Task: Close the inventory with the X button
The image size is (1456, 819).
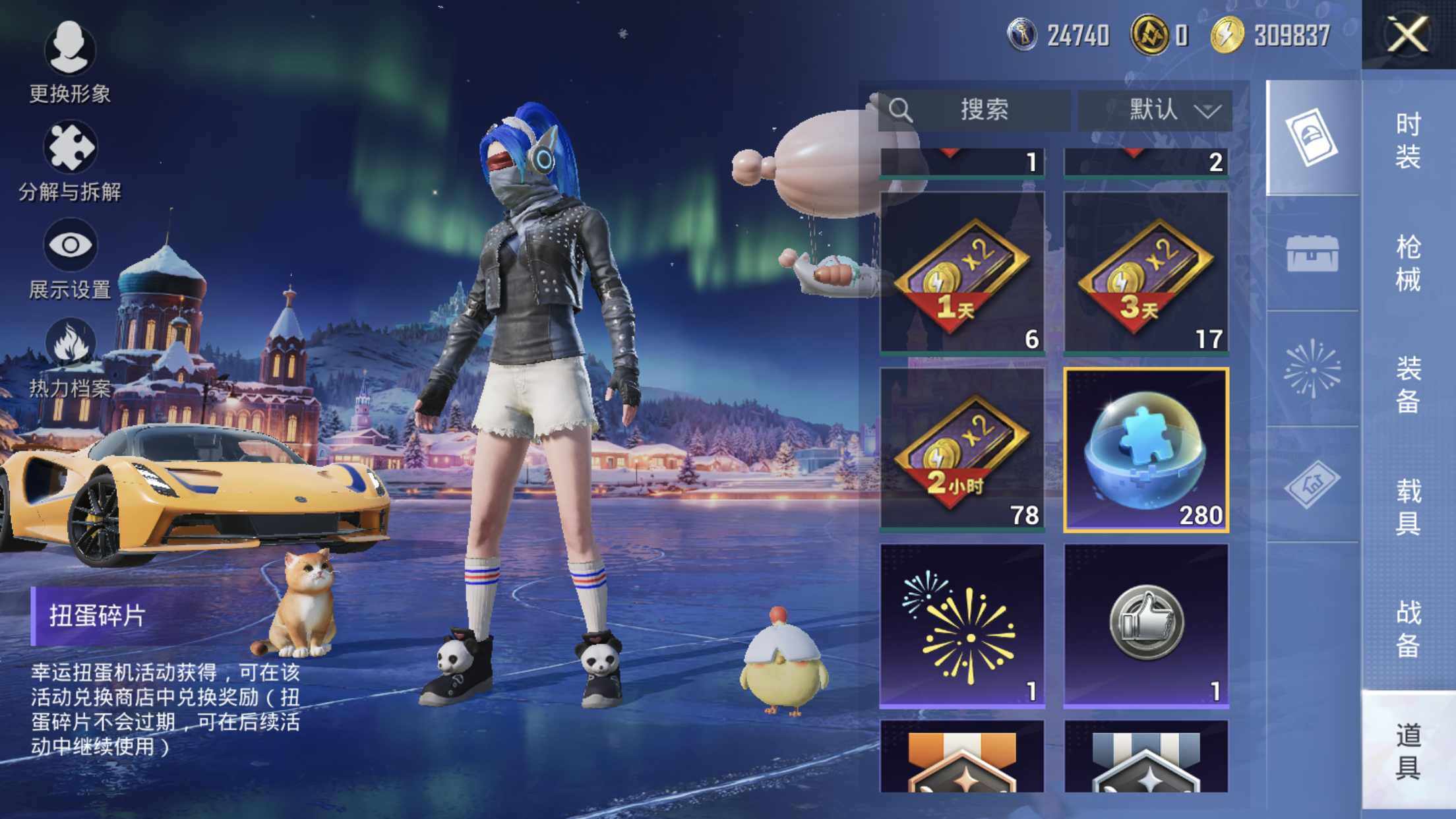Action: click(1408, 34)
